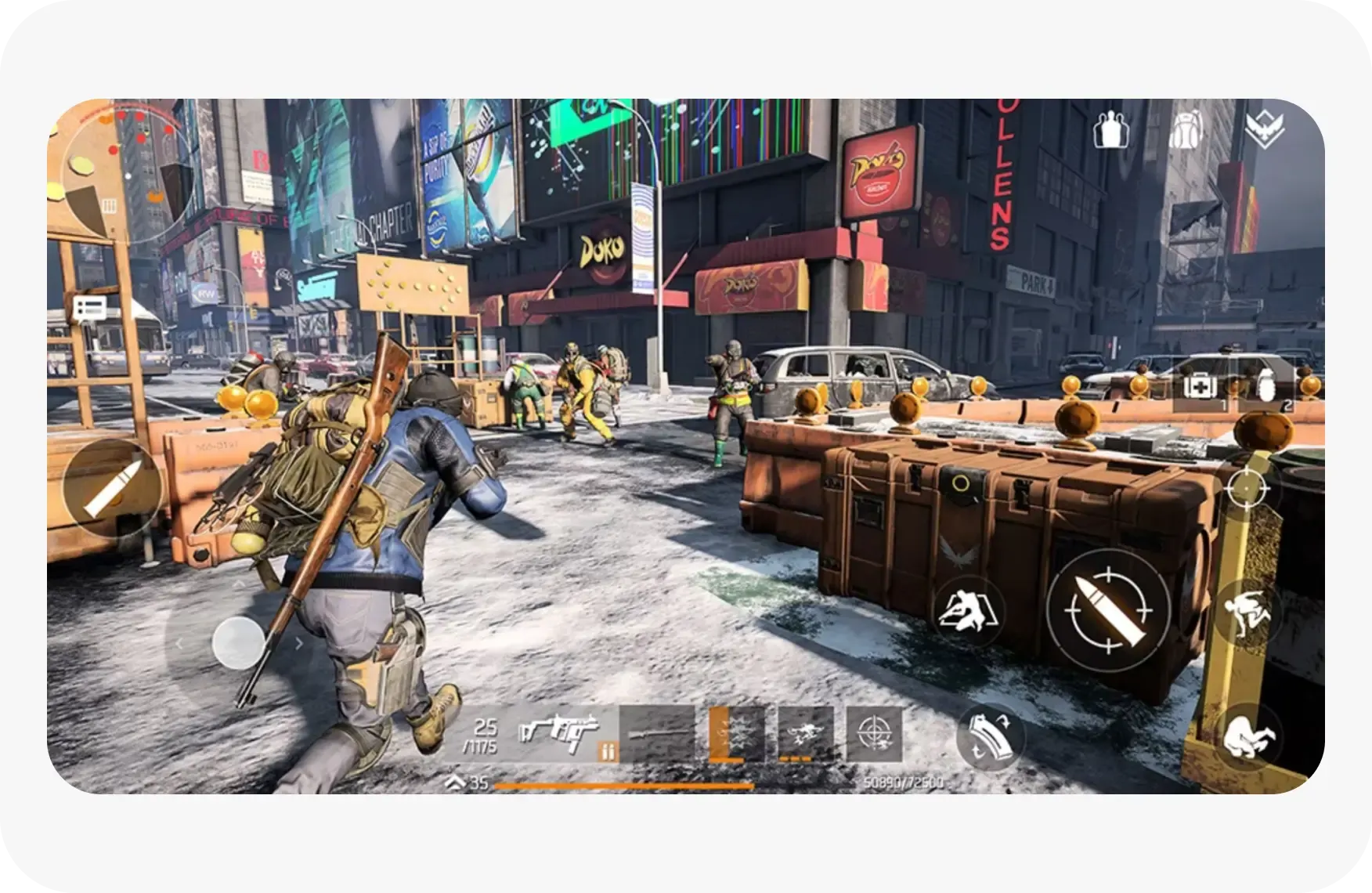Toggle the aim-down-sights reticle icon

pyautogui.click(x=1246, y=486)
